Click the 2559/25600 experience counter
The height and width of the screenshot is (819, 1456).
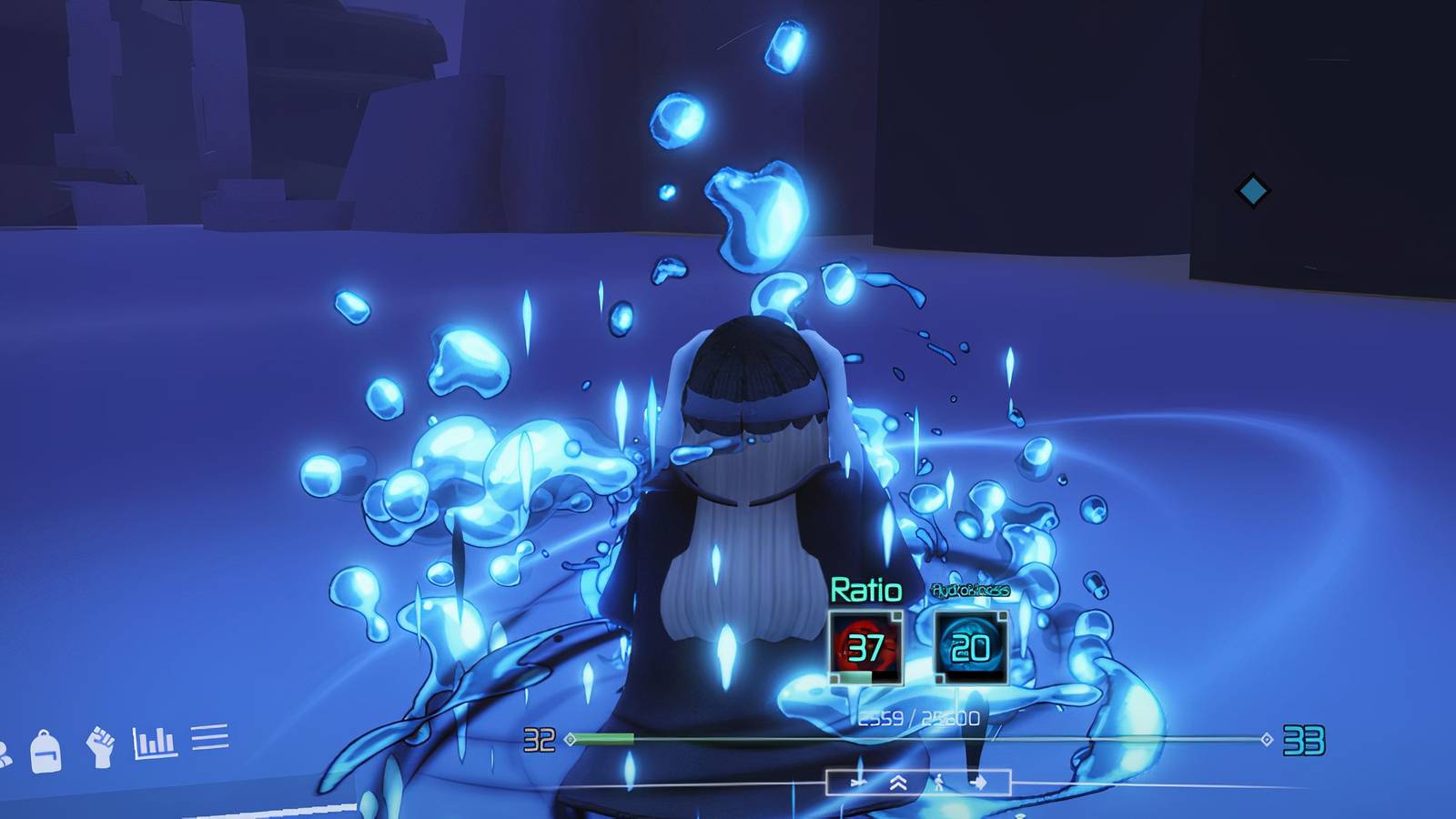[x=917, y=719]
